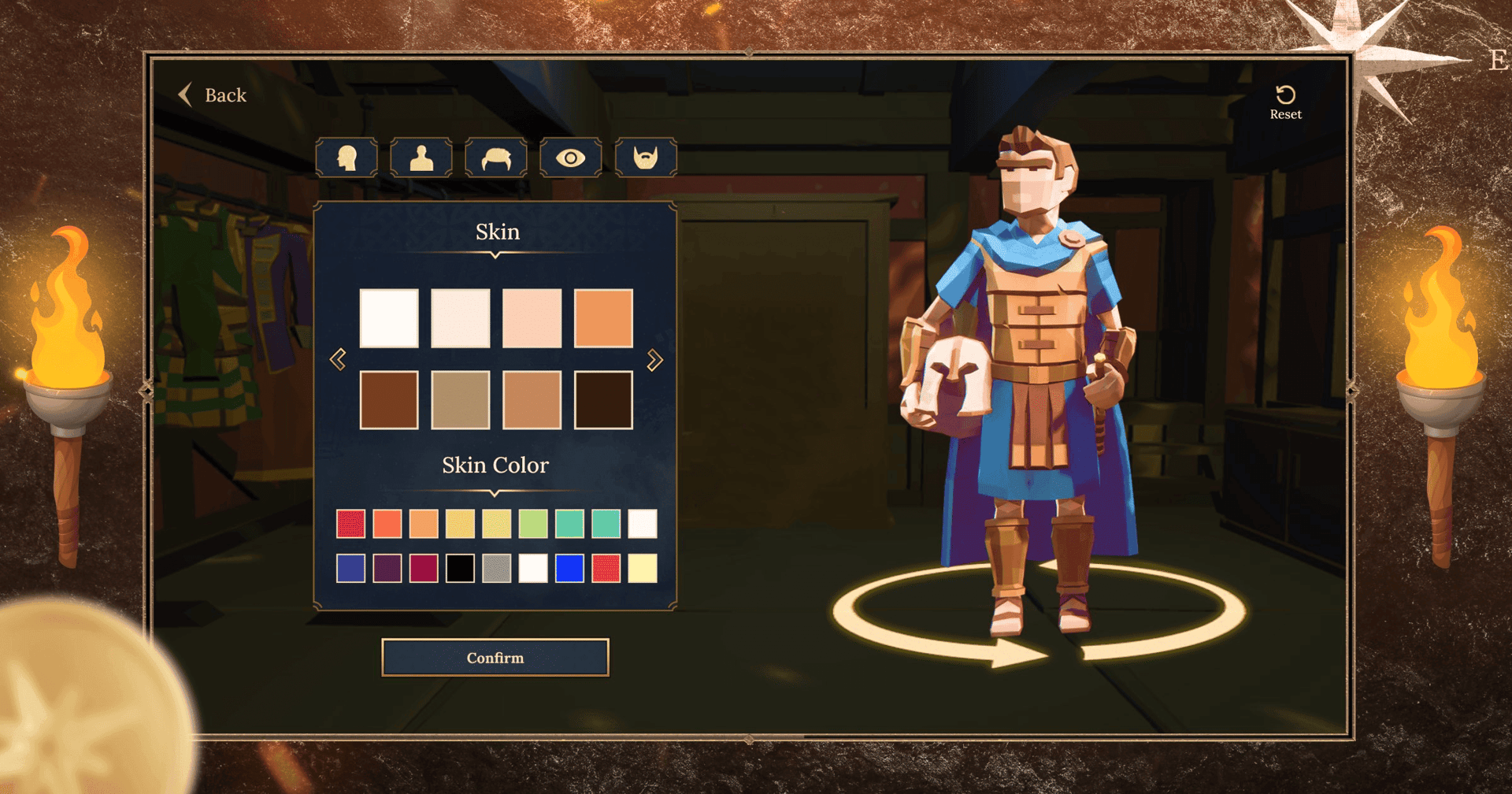Viewport: 1512px width, 794px height.
Task: Pick the red swatch under Skin Color
Action: click(x=350, y=521)
